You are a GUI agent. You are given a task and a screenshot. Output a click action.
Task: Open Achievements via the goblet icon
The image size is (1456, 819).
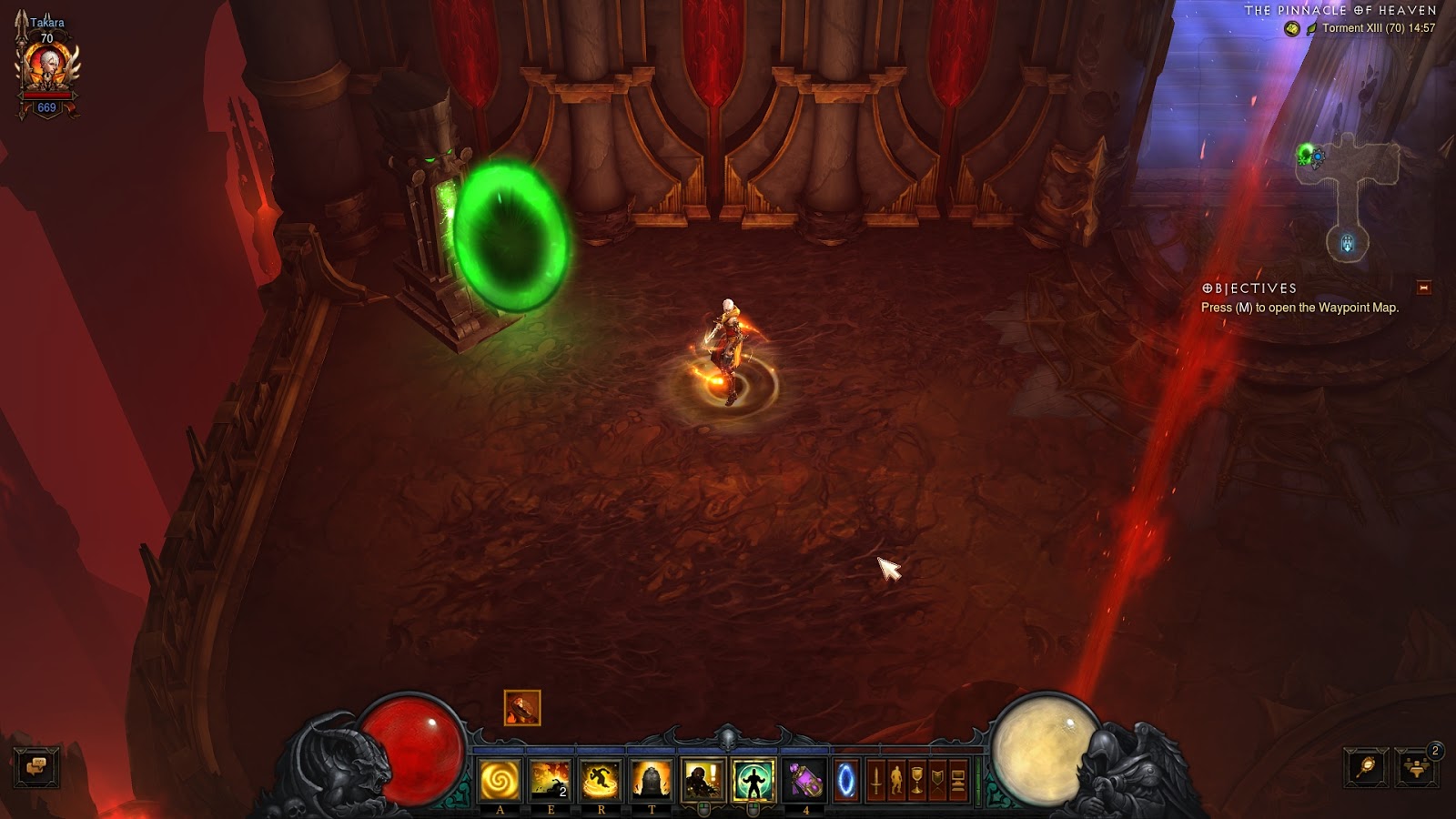pos(918,781)
